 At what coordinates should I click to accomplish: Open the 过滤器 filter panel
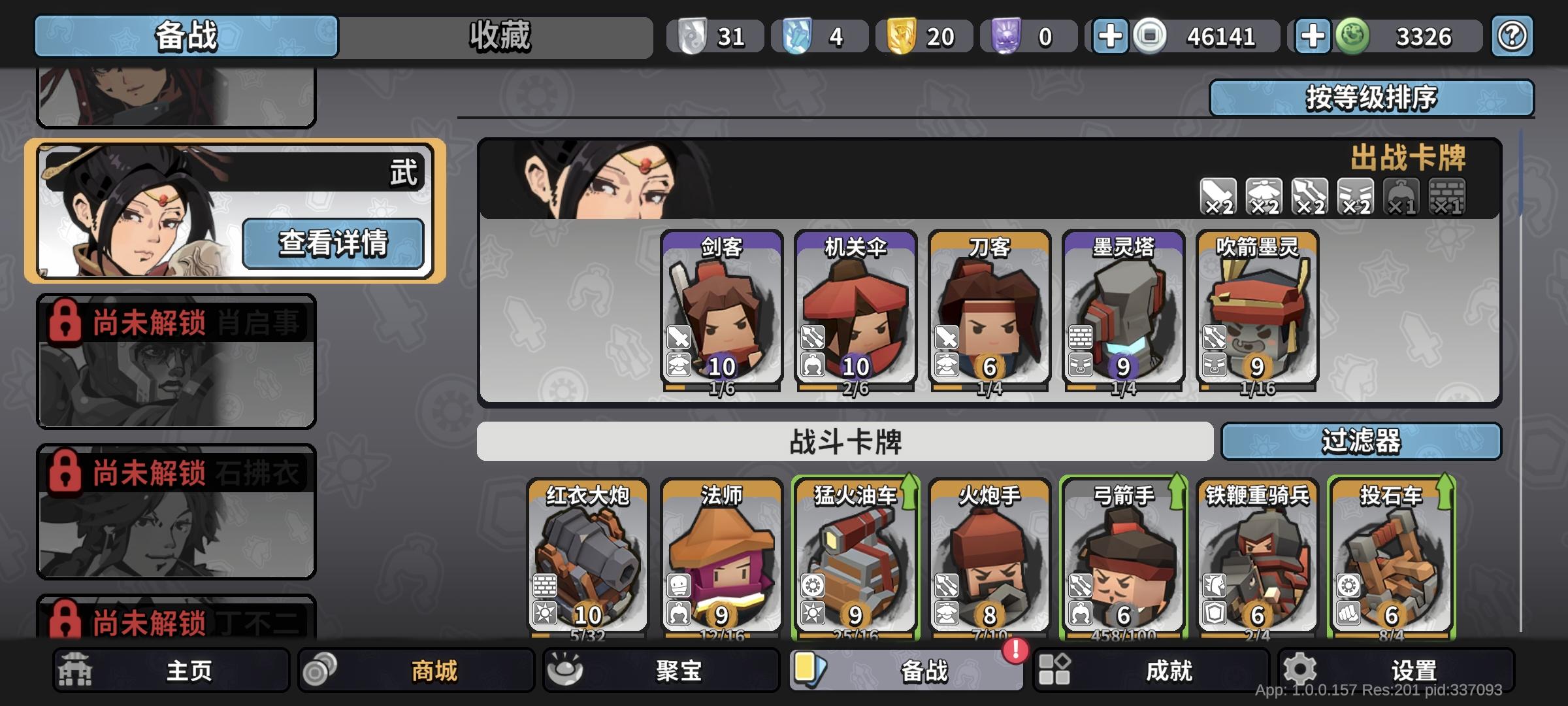(1362, 441)
